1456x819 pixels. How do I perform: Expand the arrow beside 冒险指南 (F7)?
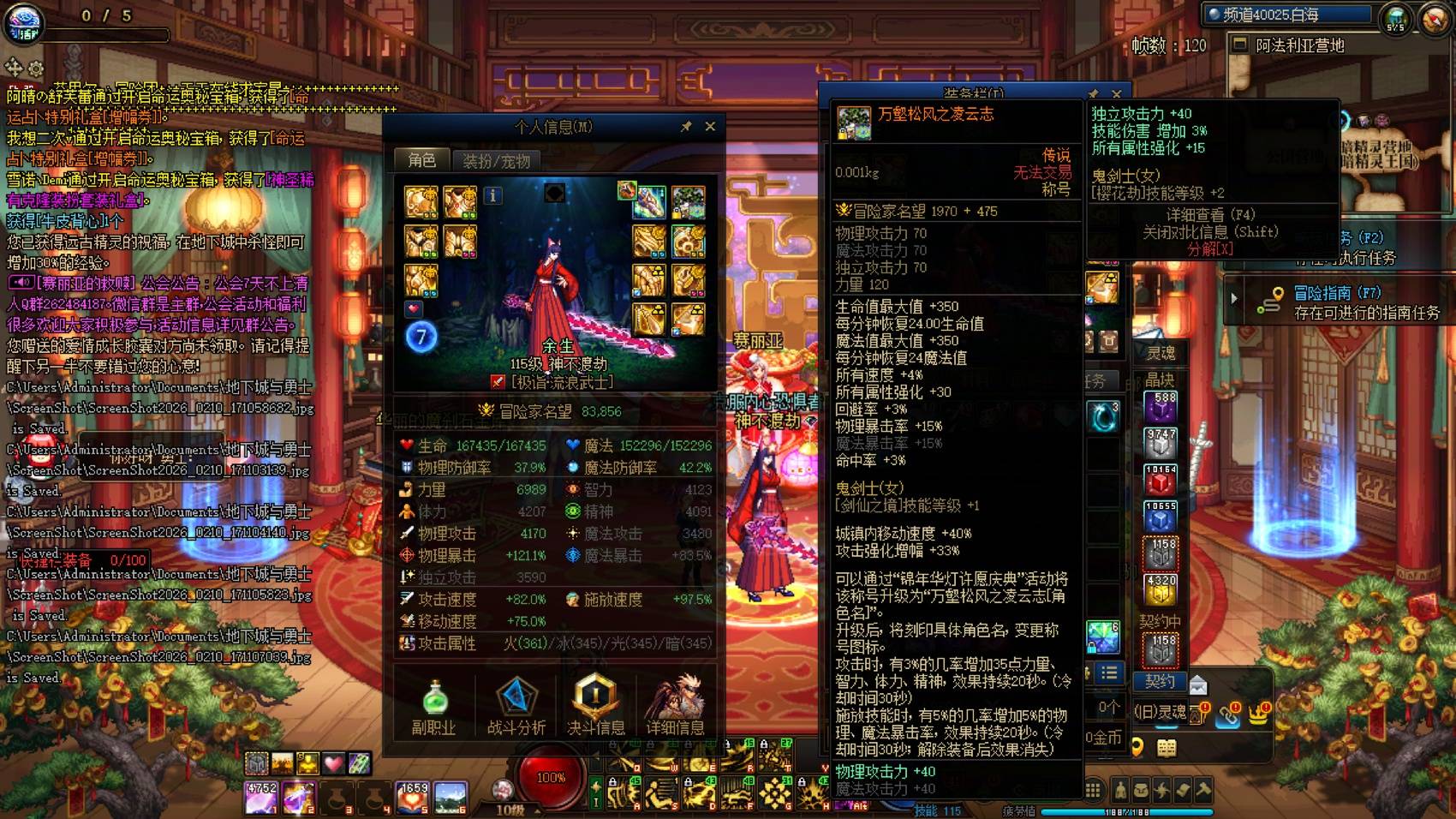1233,297
